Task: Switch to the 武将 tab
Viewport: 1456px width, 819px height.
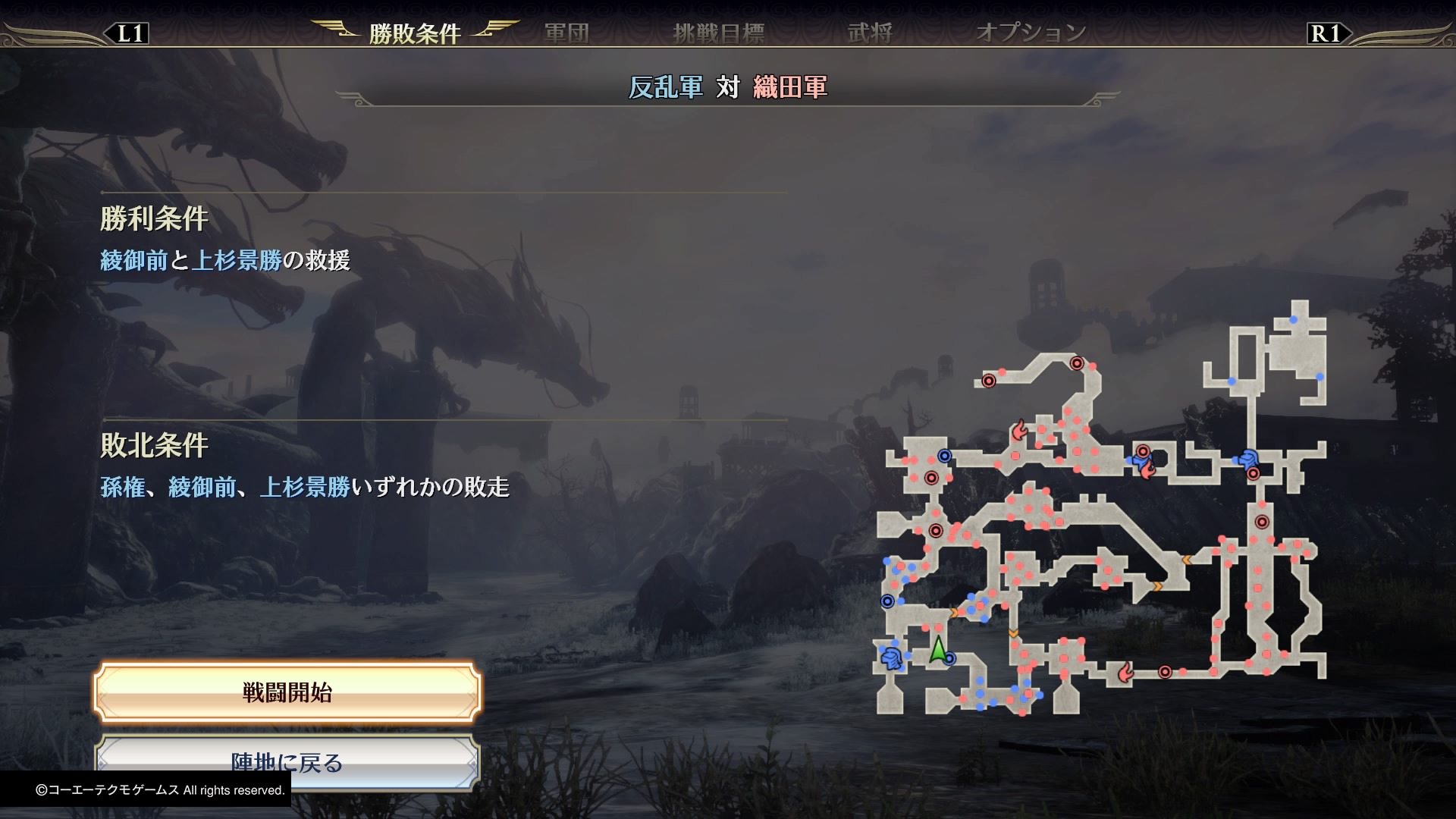Action: coord(871,32)
